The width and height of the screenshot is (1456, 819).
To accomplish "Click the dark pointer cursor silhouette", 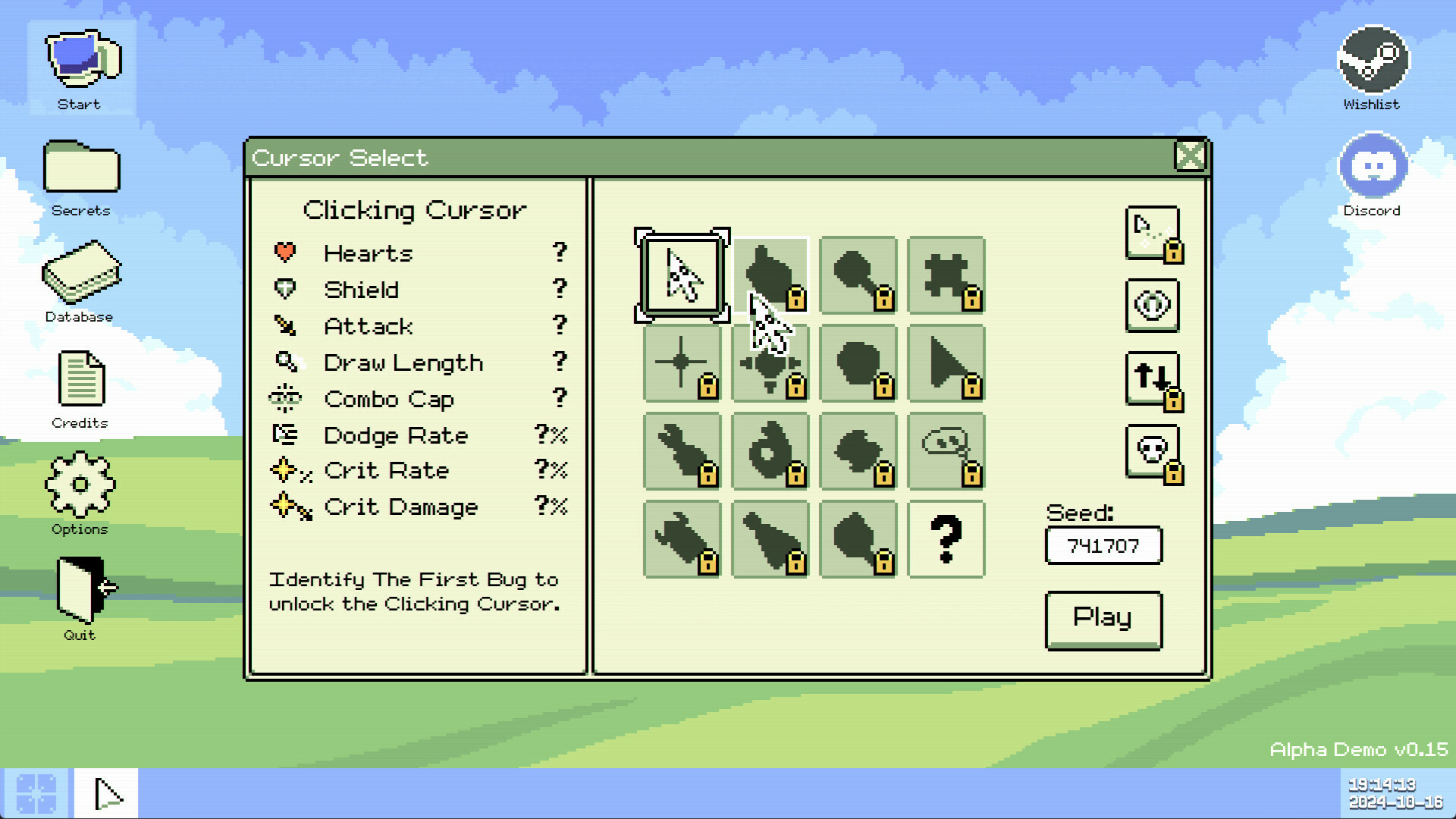I will pos(946,363).
